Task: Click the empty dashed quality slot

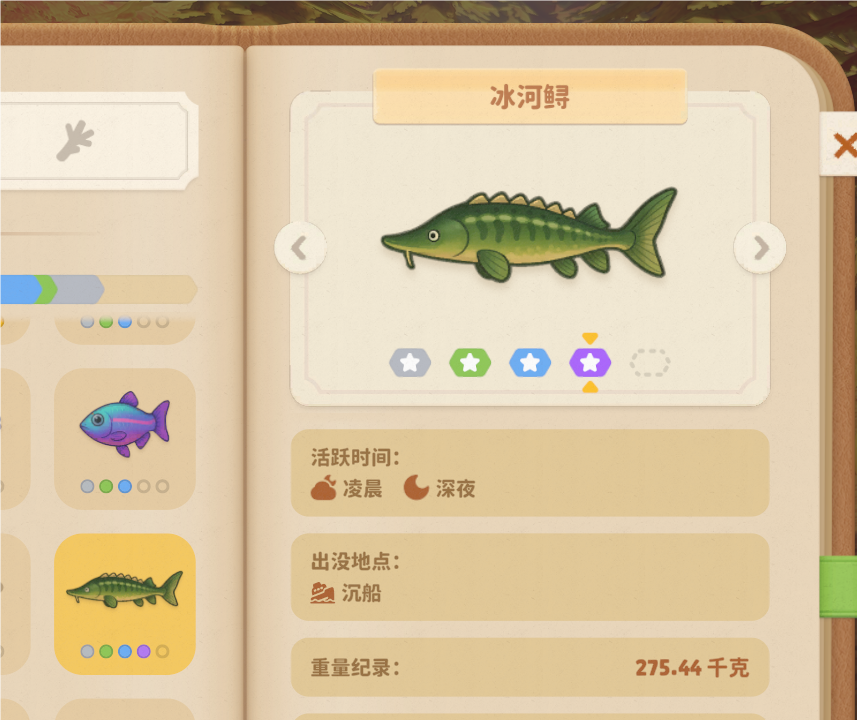Action: (650, 362)
